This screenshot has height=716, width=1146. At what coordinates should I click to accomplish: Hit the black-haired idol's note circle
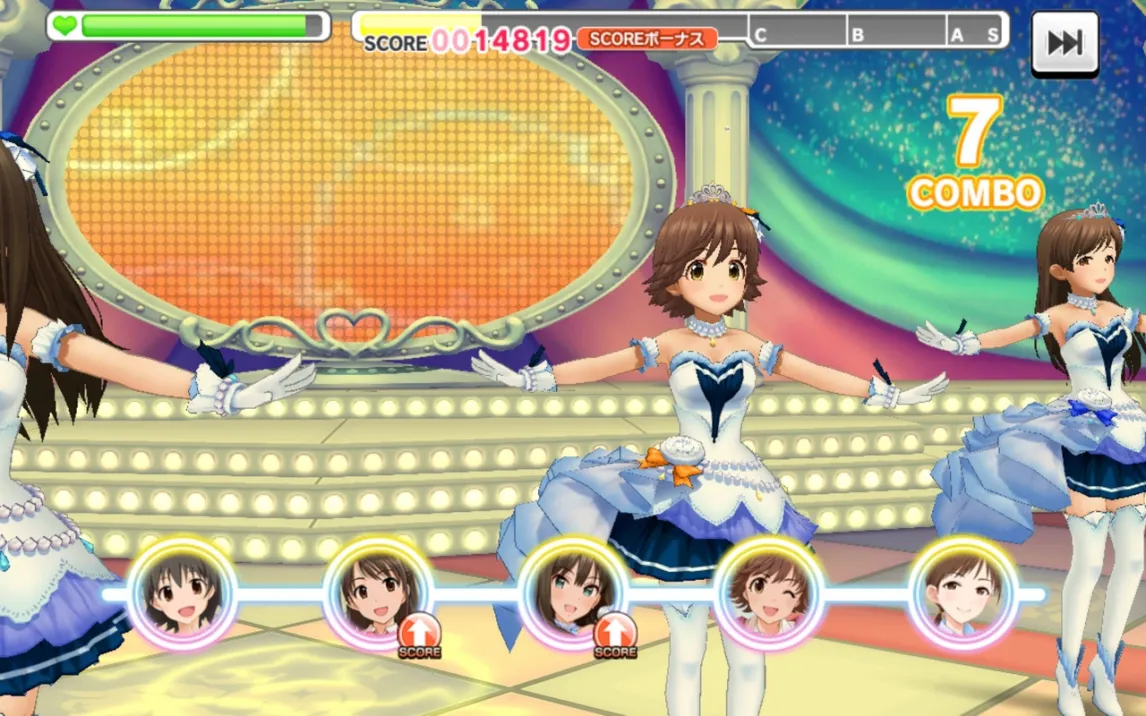click(x=182, y=594)
